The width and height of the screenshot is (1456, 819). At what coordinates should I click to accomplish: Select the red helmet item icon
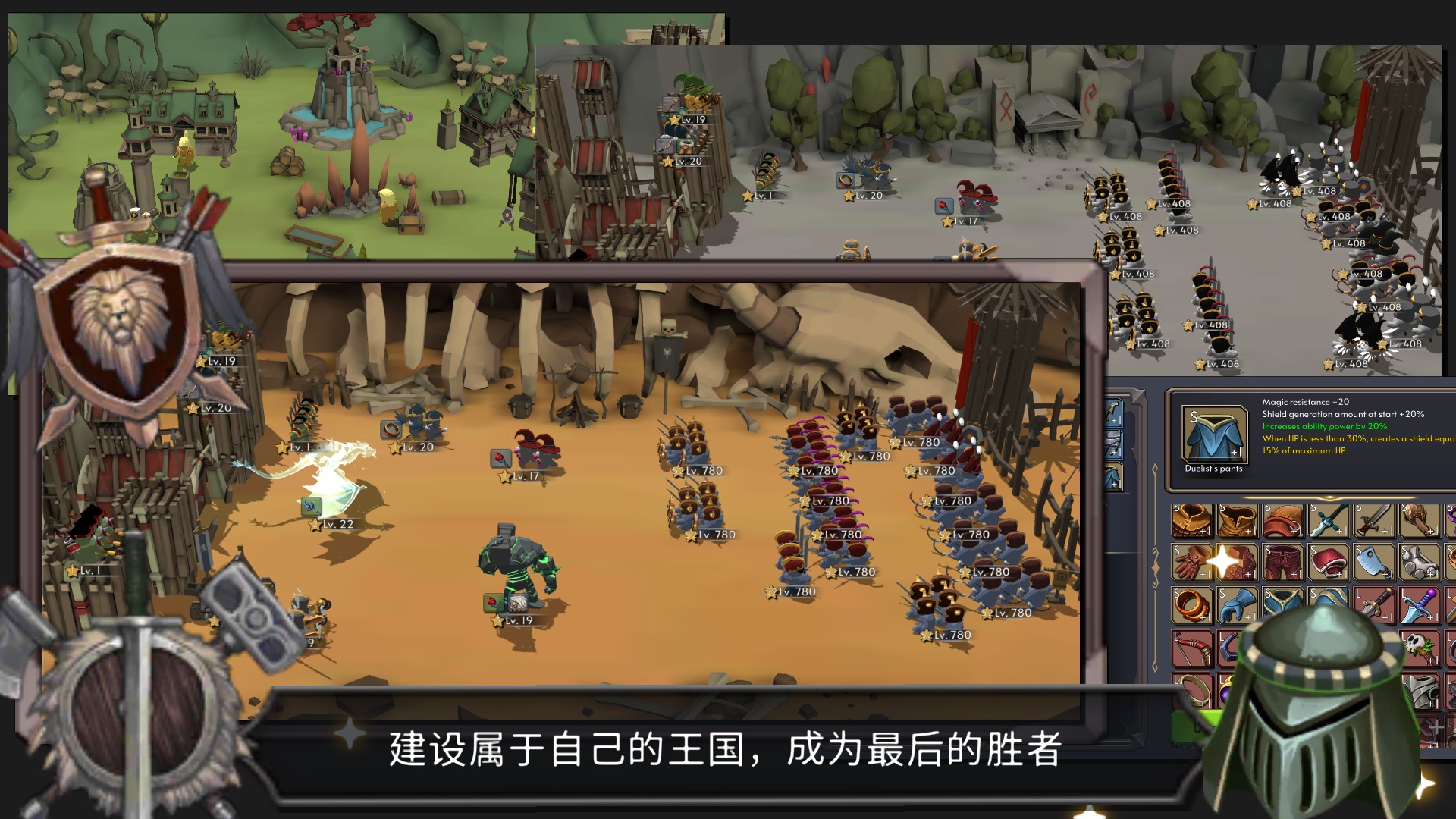(1327, 563)
